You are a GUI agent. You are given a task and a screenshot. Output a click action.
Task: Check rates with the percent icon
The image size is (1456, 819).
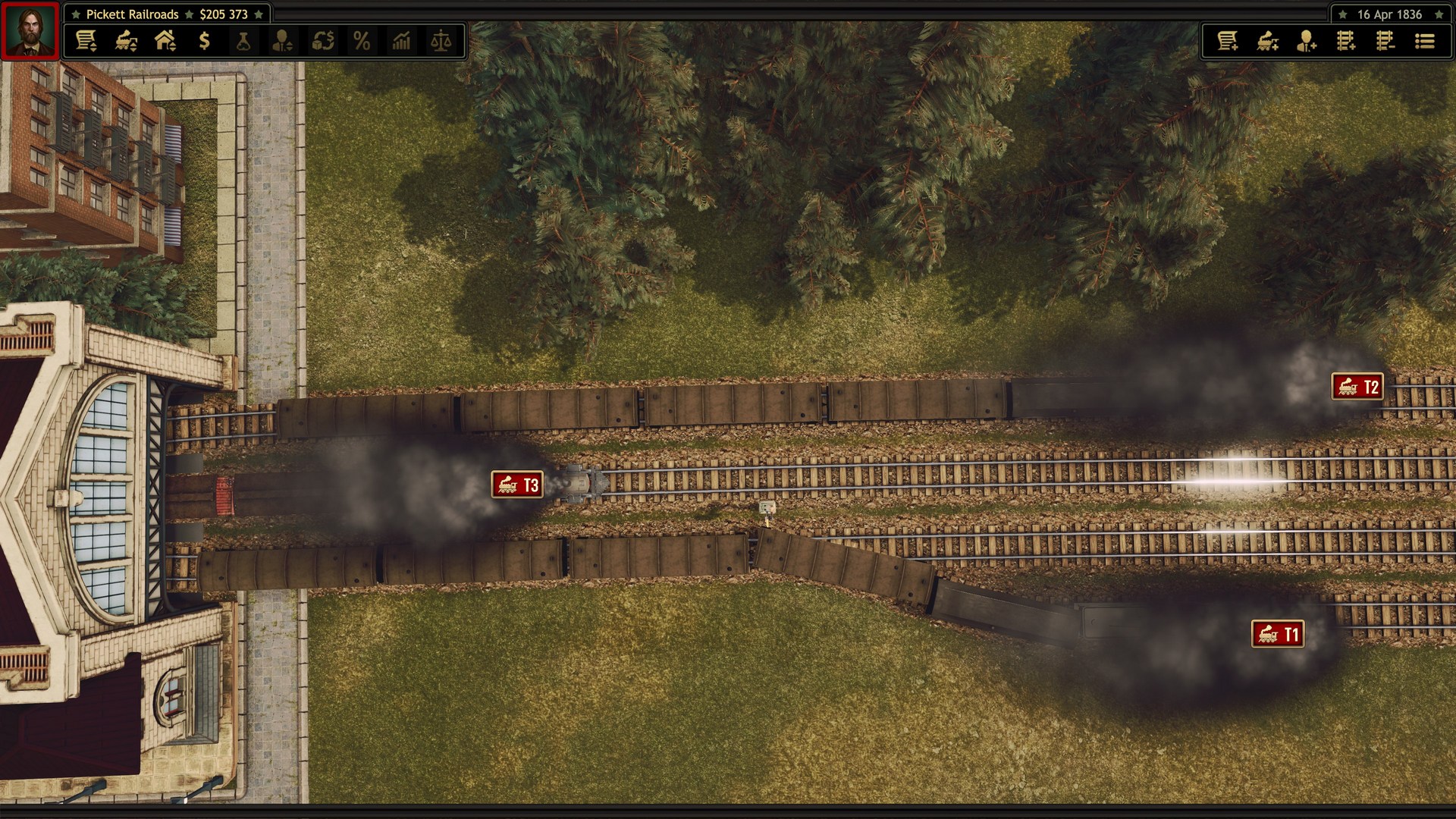[362, 42]
